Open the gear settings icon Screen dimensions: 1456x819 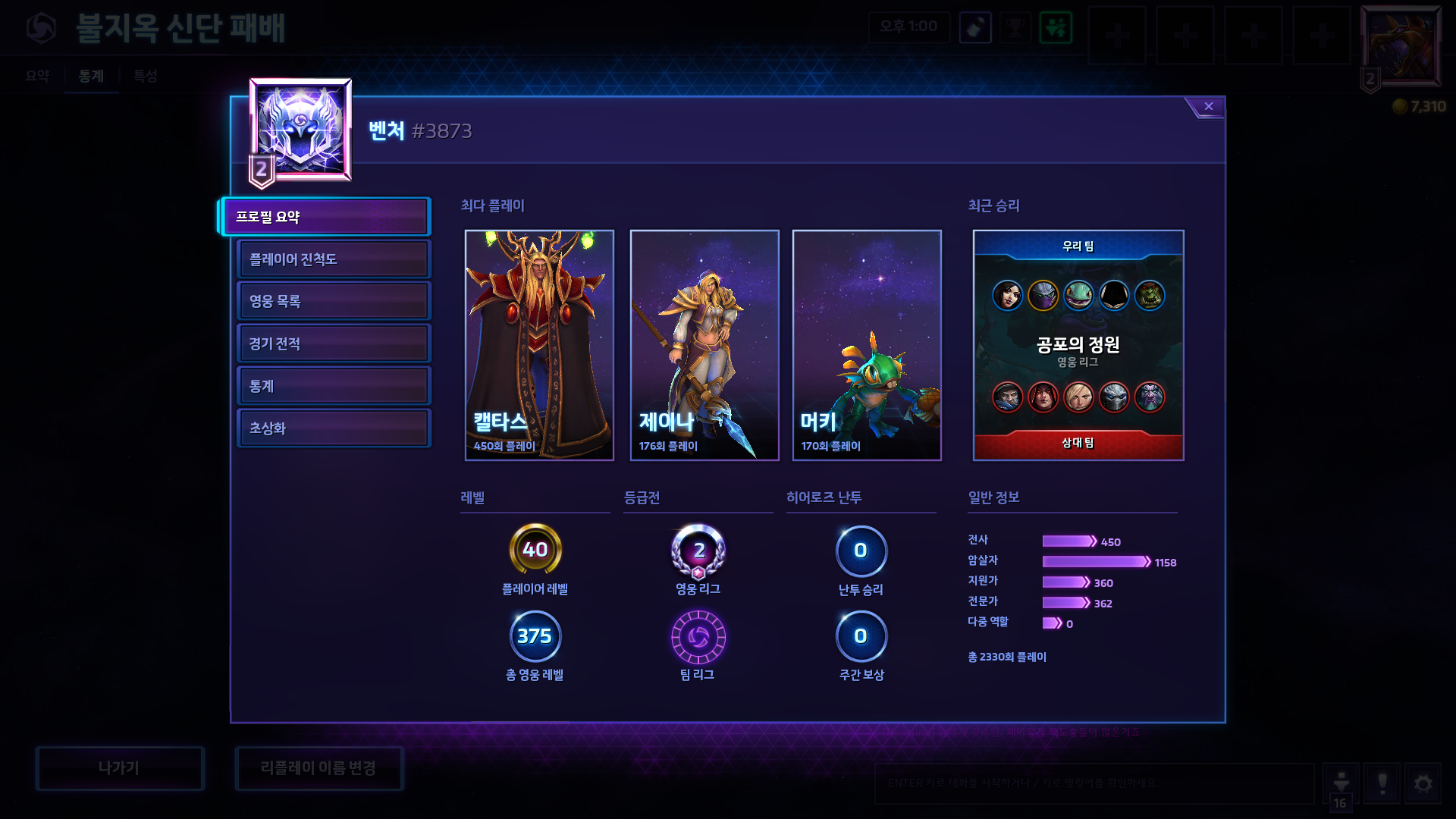tap(1423, 783)
